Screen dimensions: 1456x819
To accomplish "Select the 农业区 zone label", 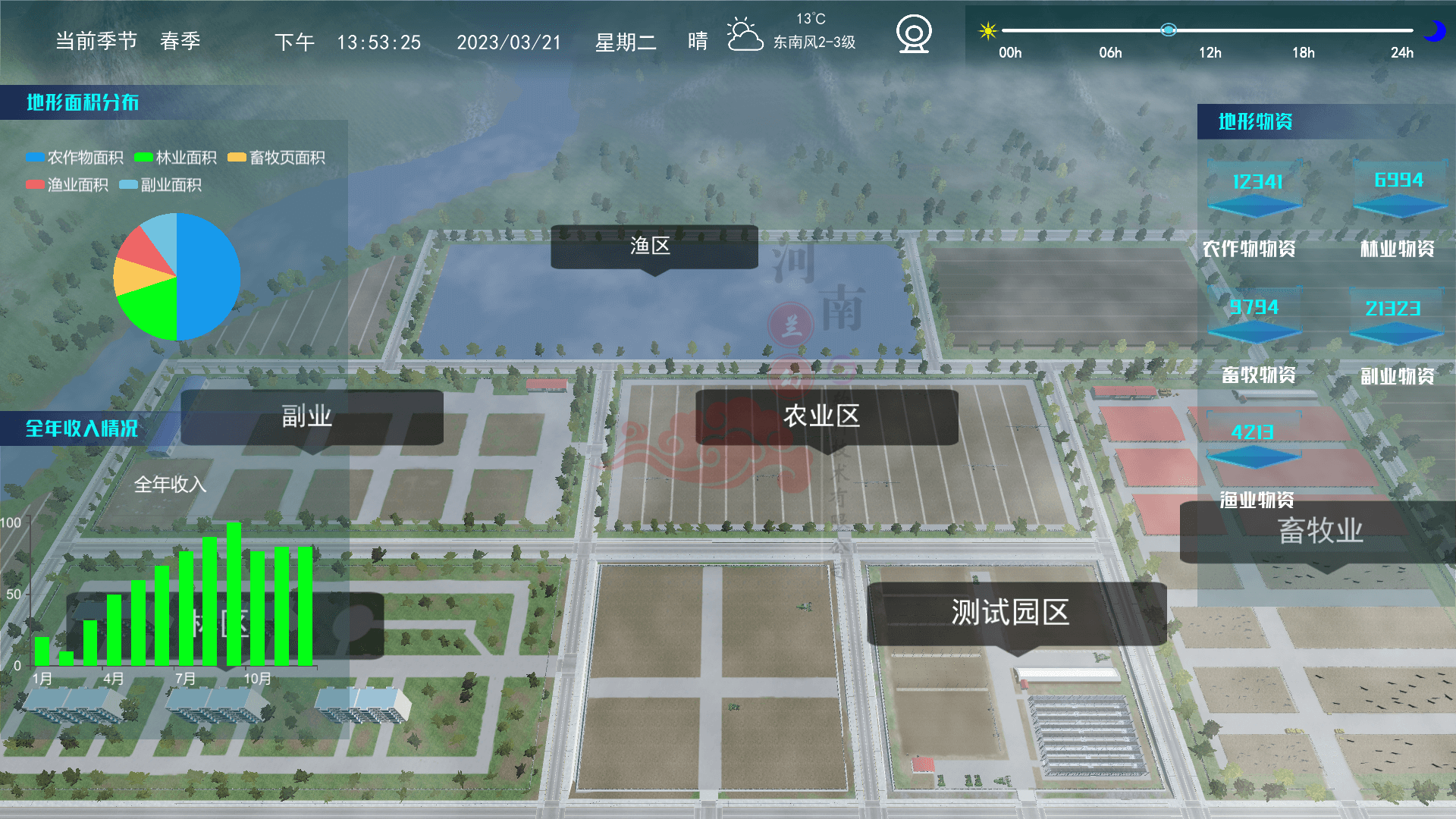I will tap(822, 414).
